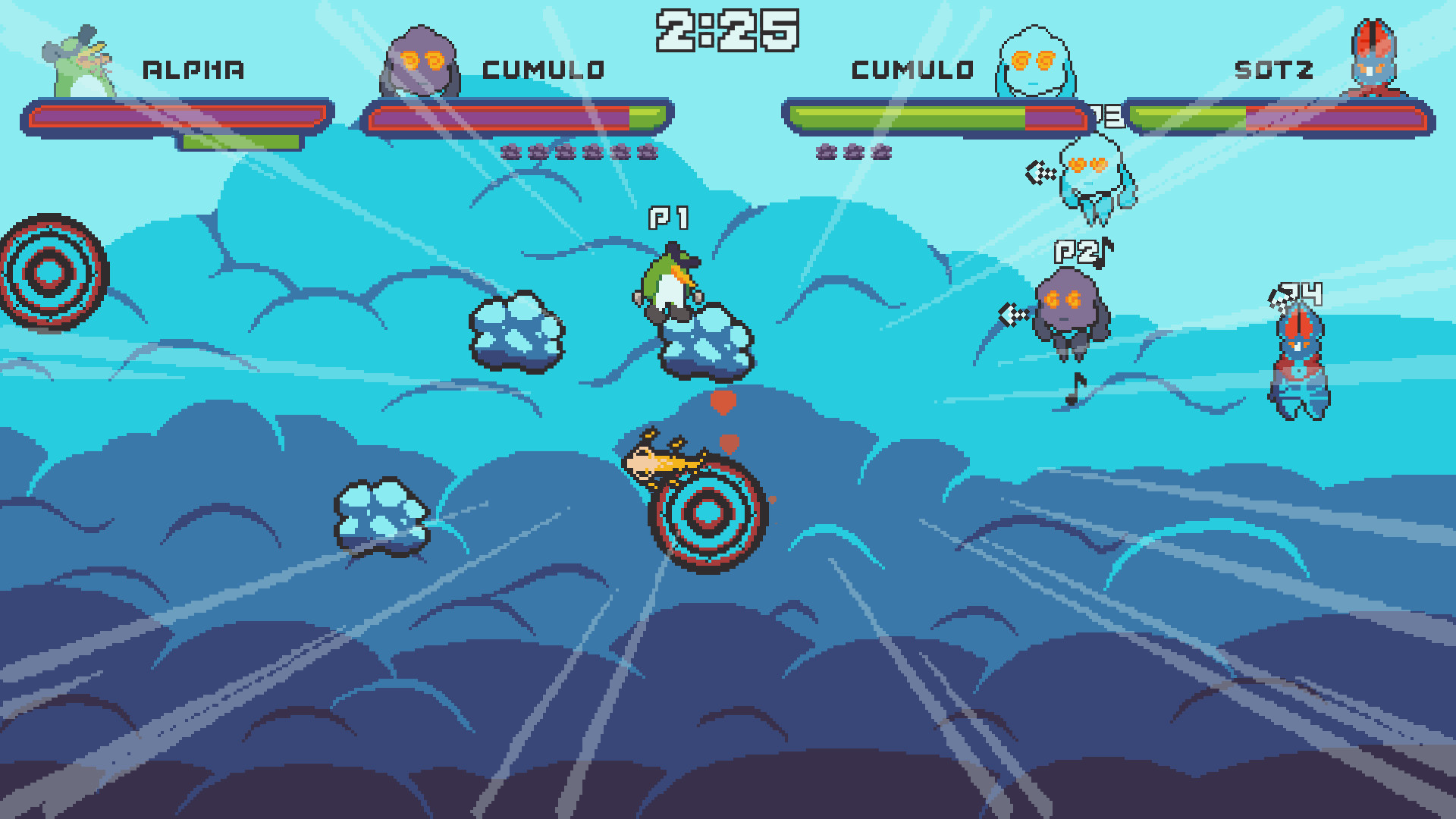Click the ALPHA name label

(193, 68)
